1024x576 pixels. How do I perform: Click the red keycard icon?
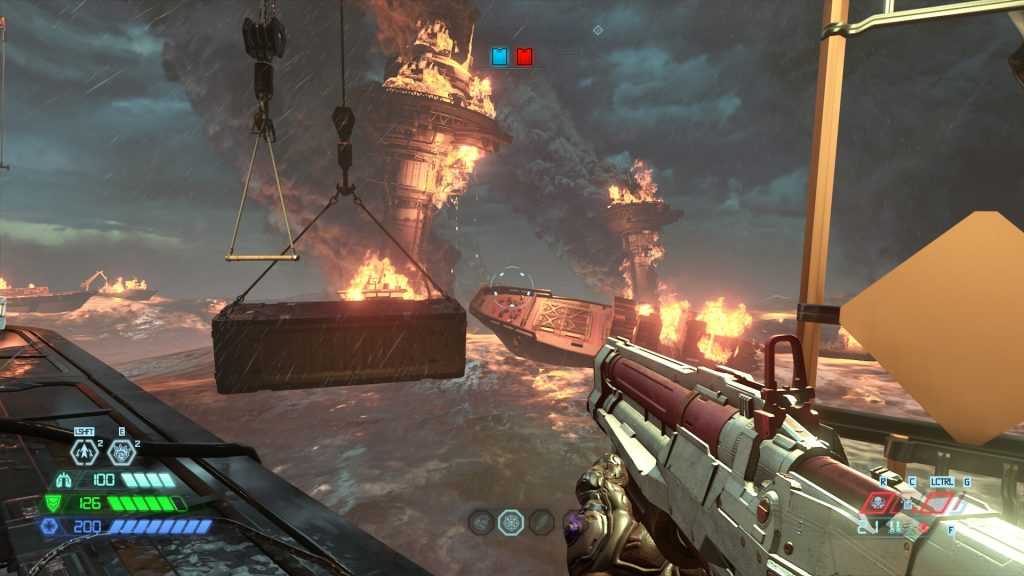pos(524,57)
